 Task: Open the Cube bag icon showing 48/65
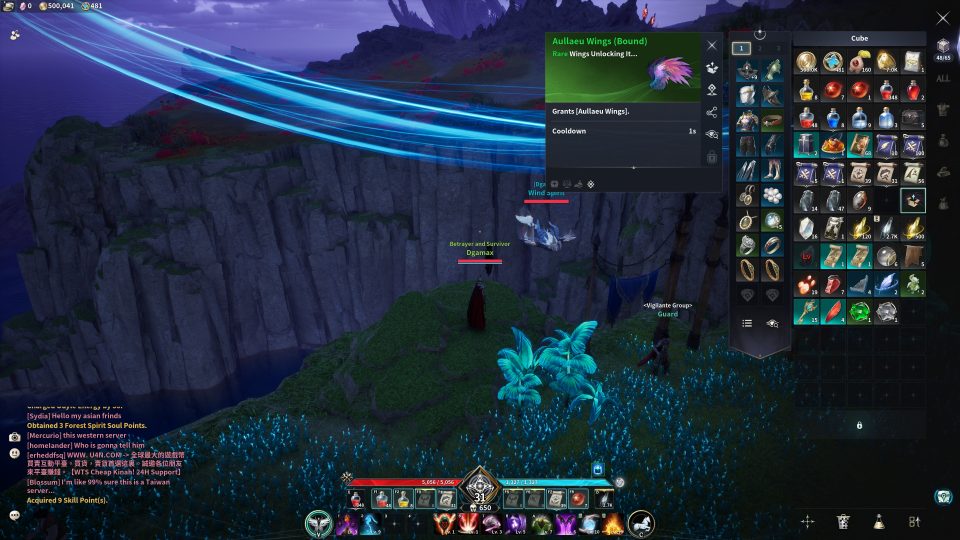click(942, 48)
